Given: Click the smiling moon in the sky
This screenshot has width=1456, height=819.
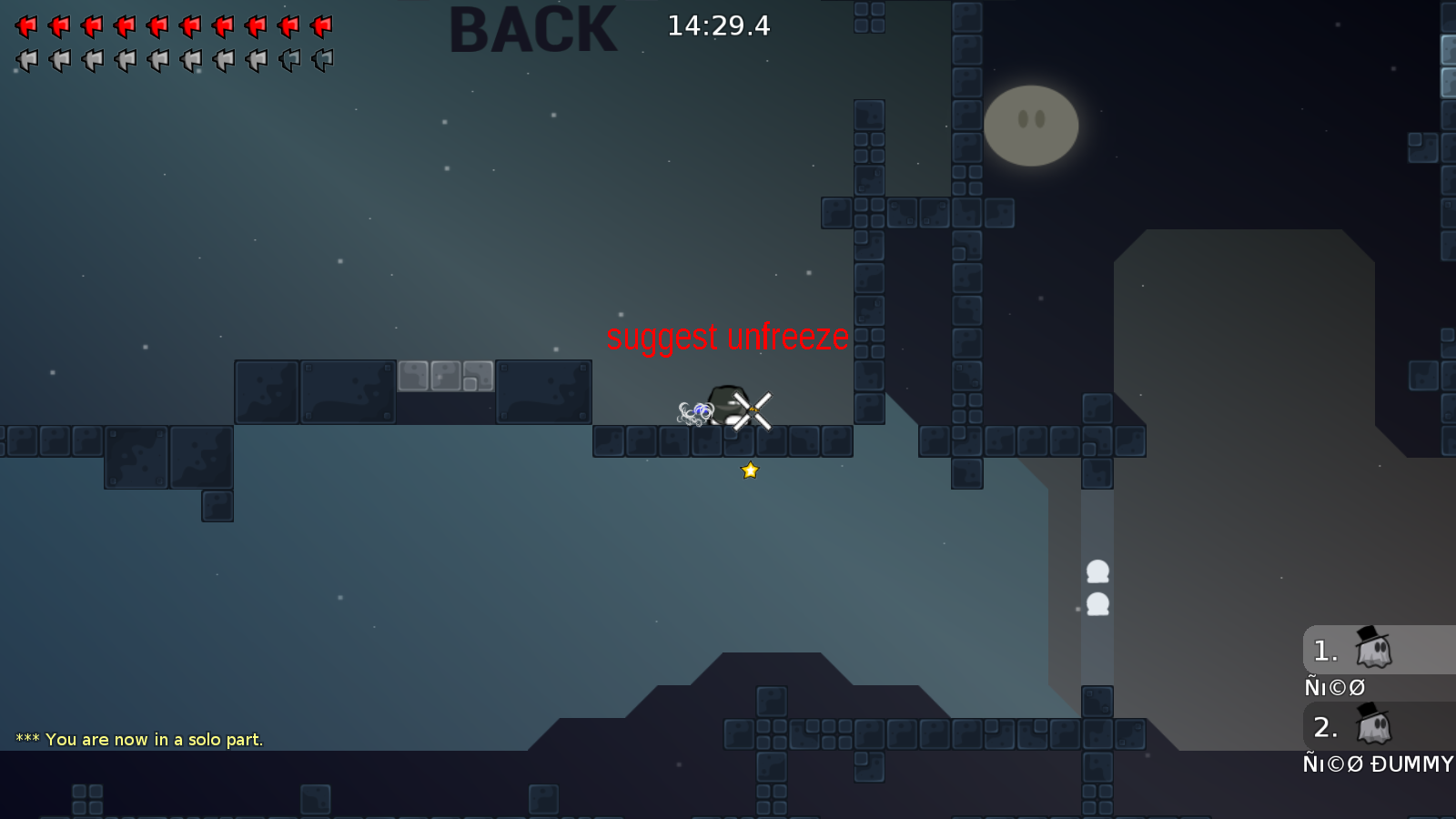Looking at the screenshot, I should tap(1031, 126).
